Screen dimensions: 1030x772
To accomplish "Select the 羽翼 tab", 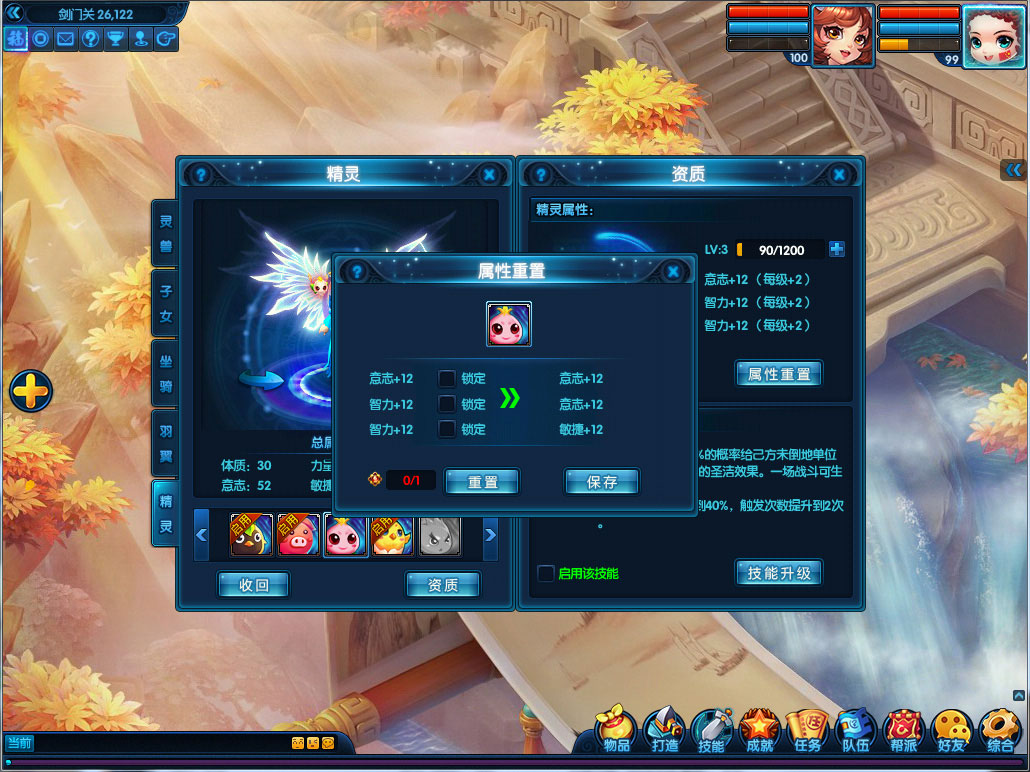I will pos(165,442).
